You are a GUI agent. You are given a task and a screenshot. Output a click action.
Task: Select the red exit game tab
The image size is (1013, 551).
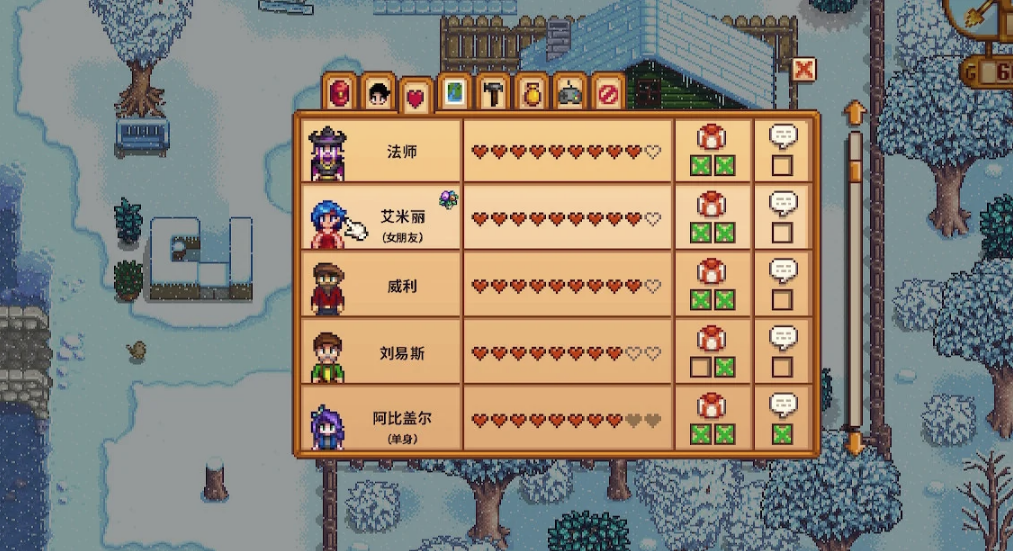[x=606, y=93]
